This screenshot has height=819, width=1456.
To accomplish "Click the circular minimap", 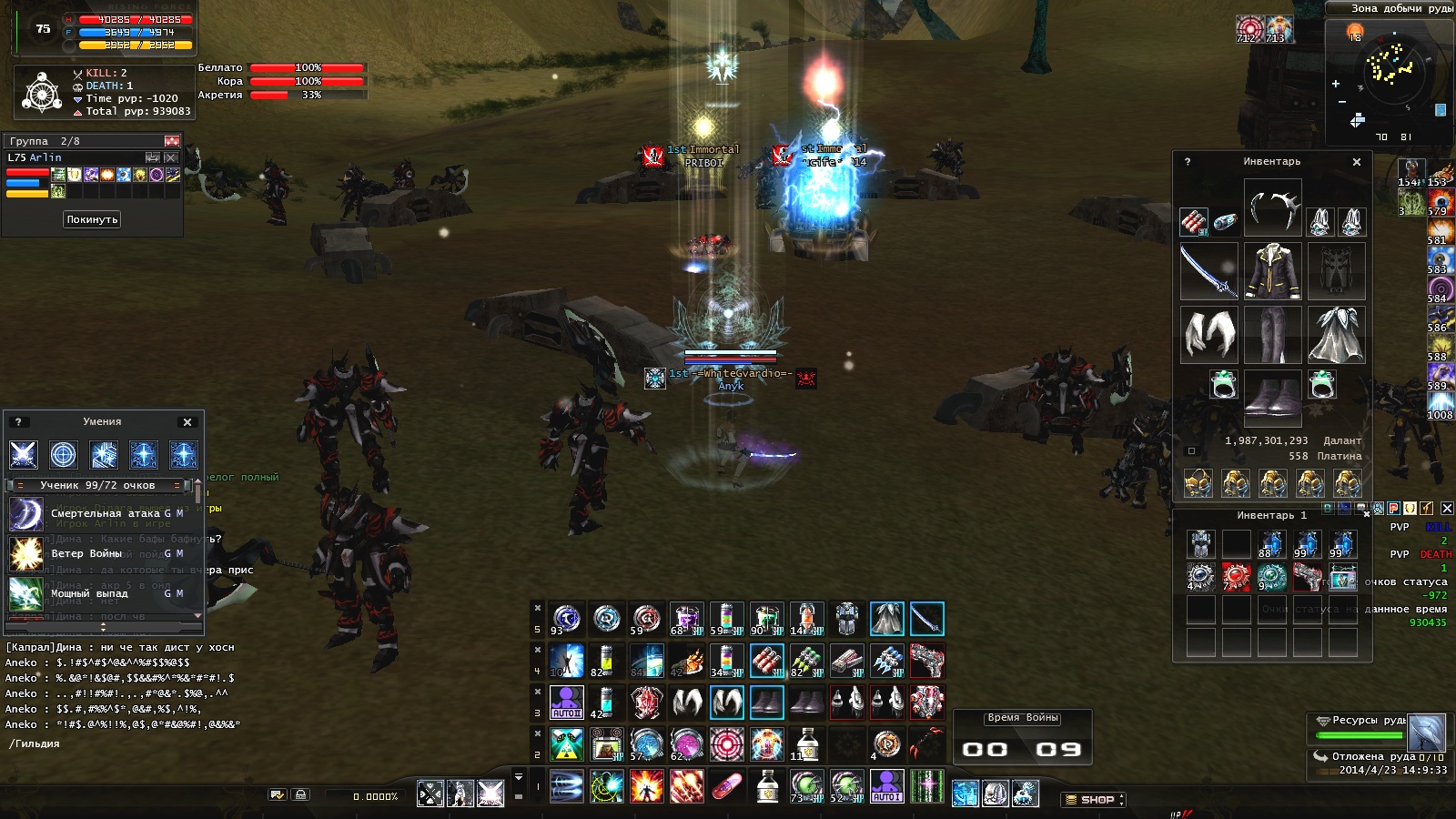I will coord(1390,69).
